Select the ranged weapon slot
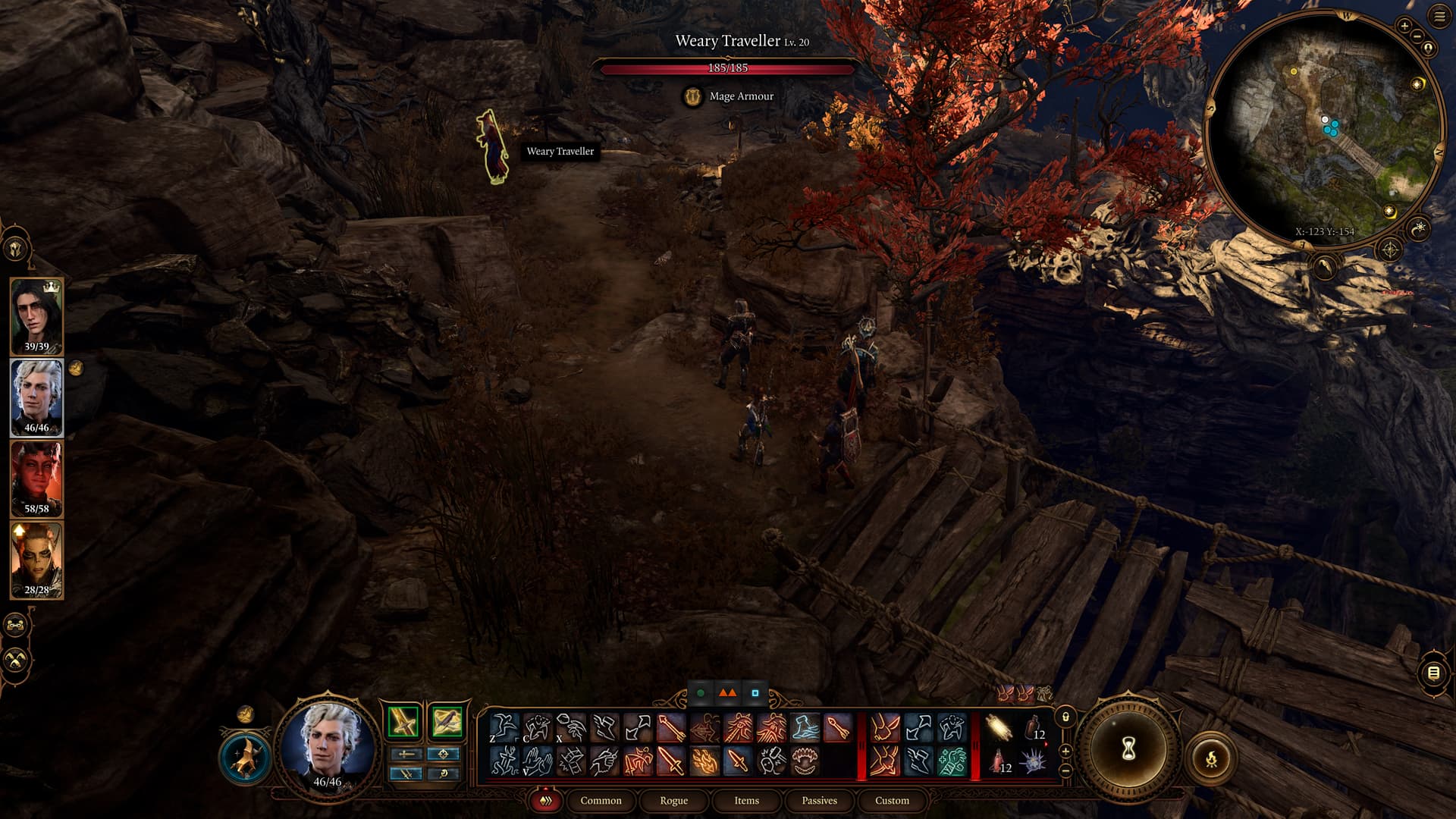Viewport: 1456px width, 819px height. coord(446,721)
